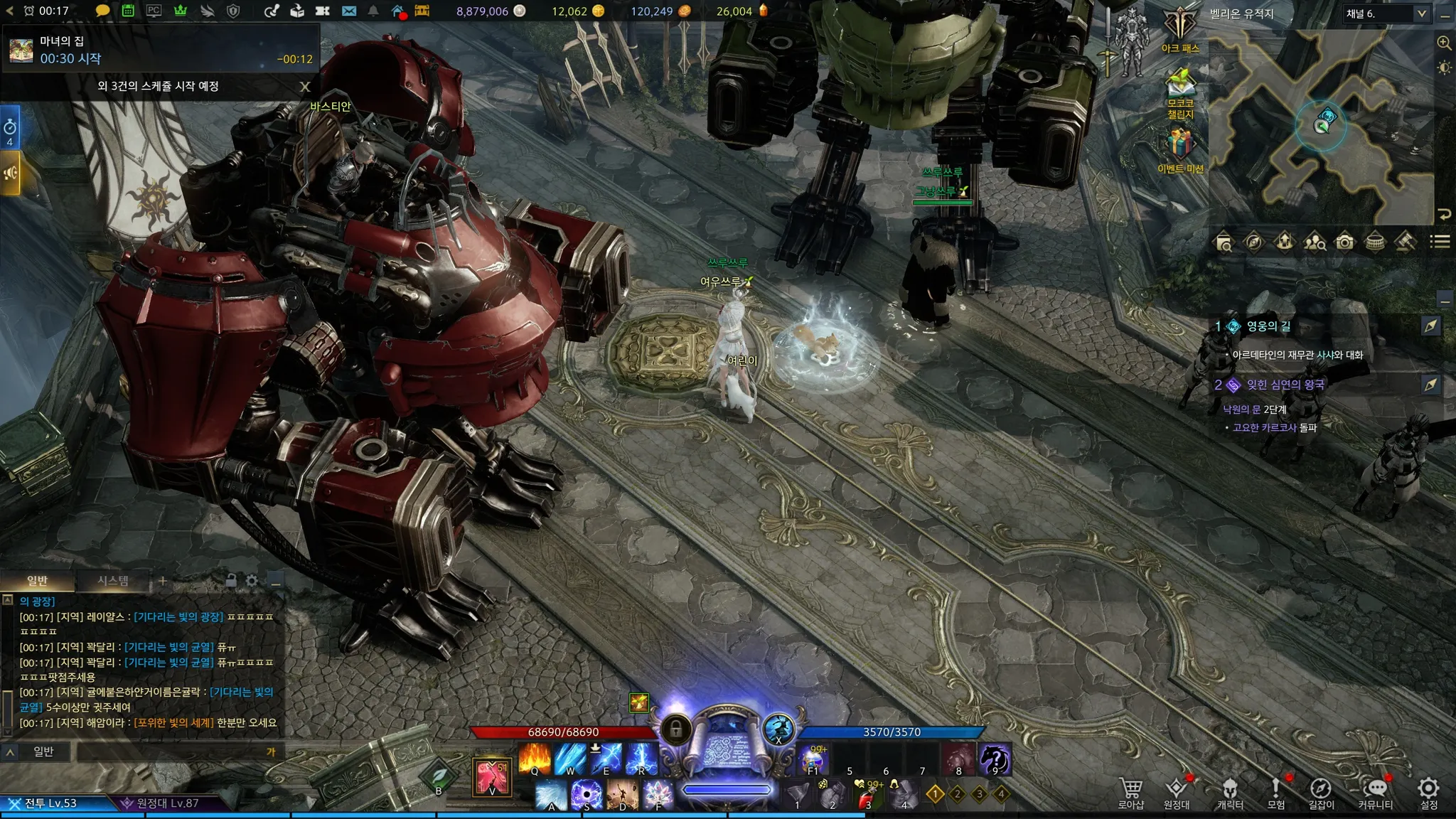Image resolution: width=1456 pixels, height=819 pixels.
Task: Open the 캐릭터 helmet menu
Action: (x=1229, y=789)
